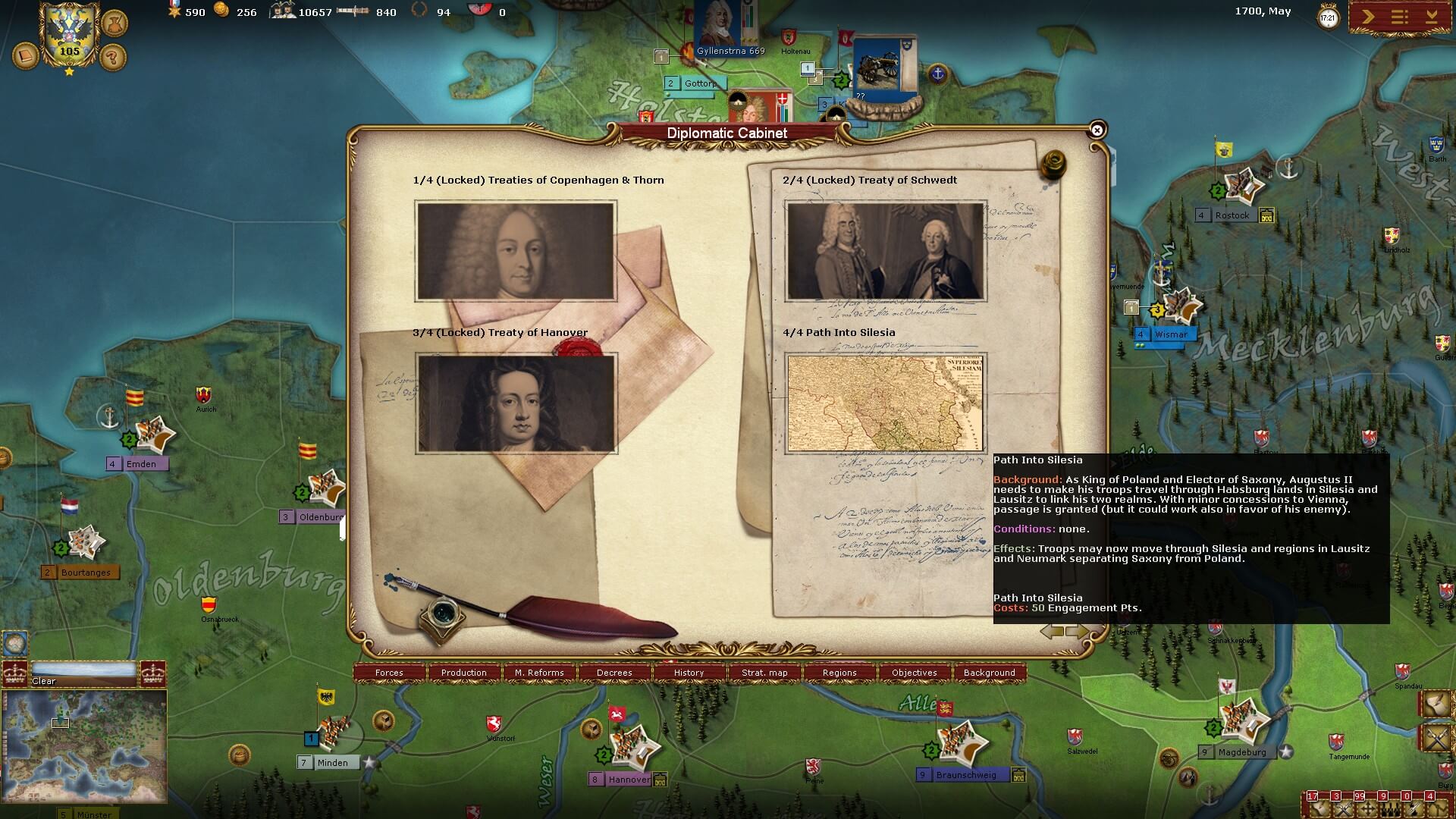Open the Objectives tab
1456x819 pixels.
click(x=915, y=673)
